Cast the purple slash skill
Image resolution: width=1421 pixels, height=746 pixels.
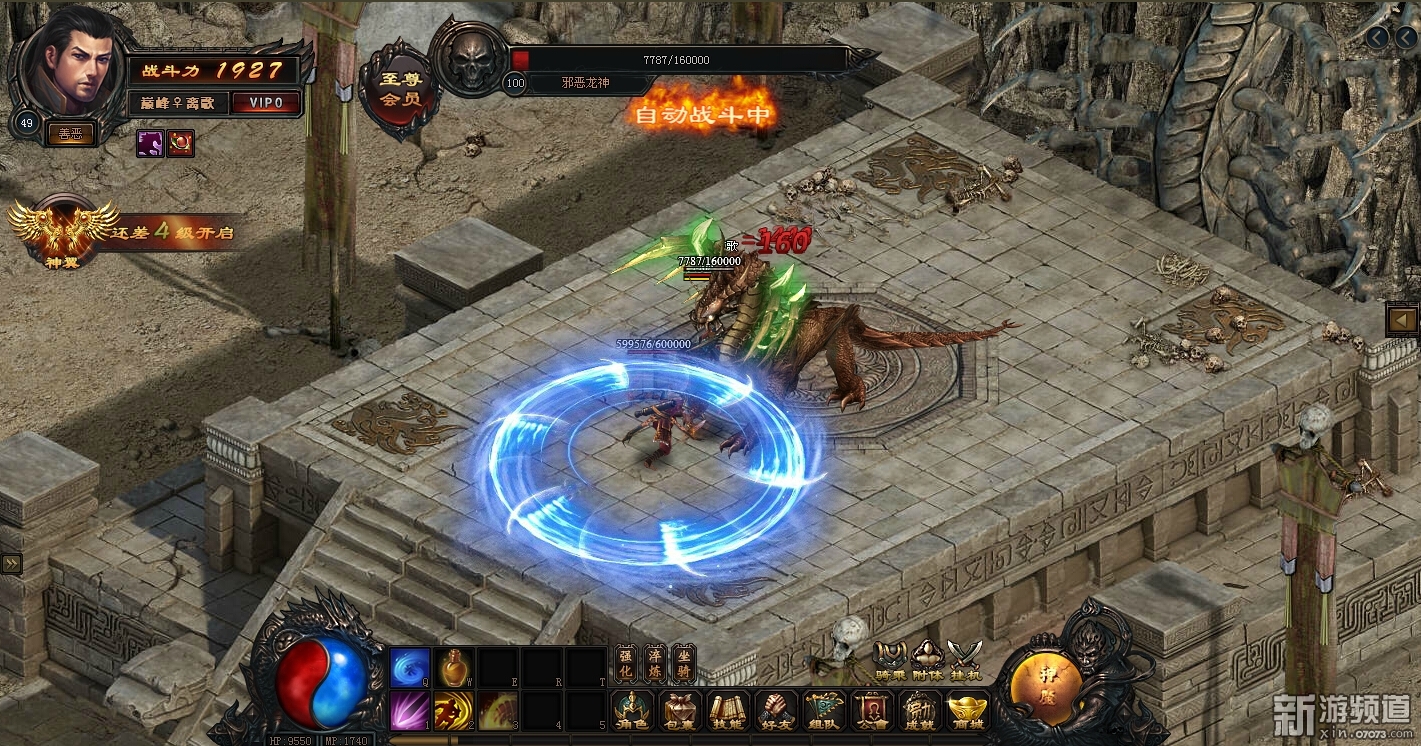(x=410, y=710)
